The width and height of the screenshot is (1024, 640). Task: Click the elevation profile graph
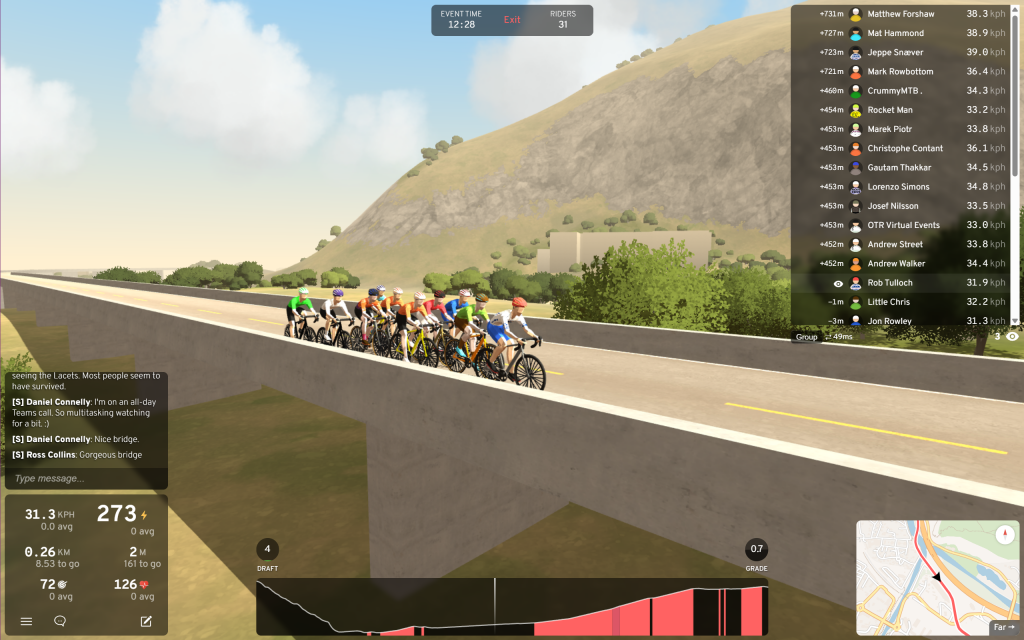[x=512, y=607]
